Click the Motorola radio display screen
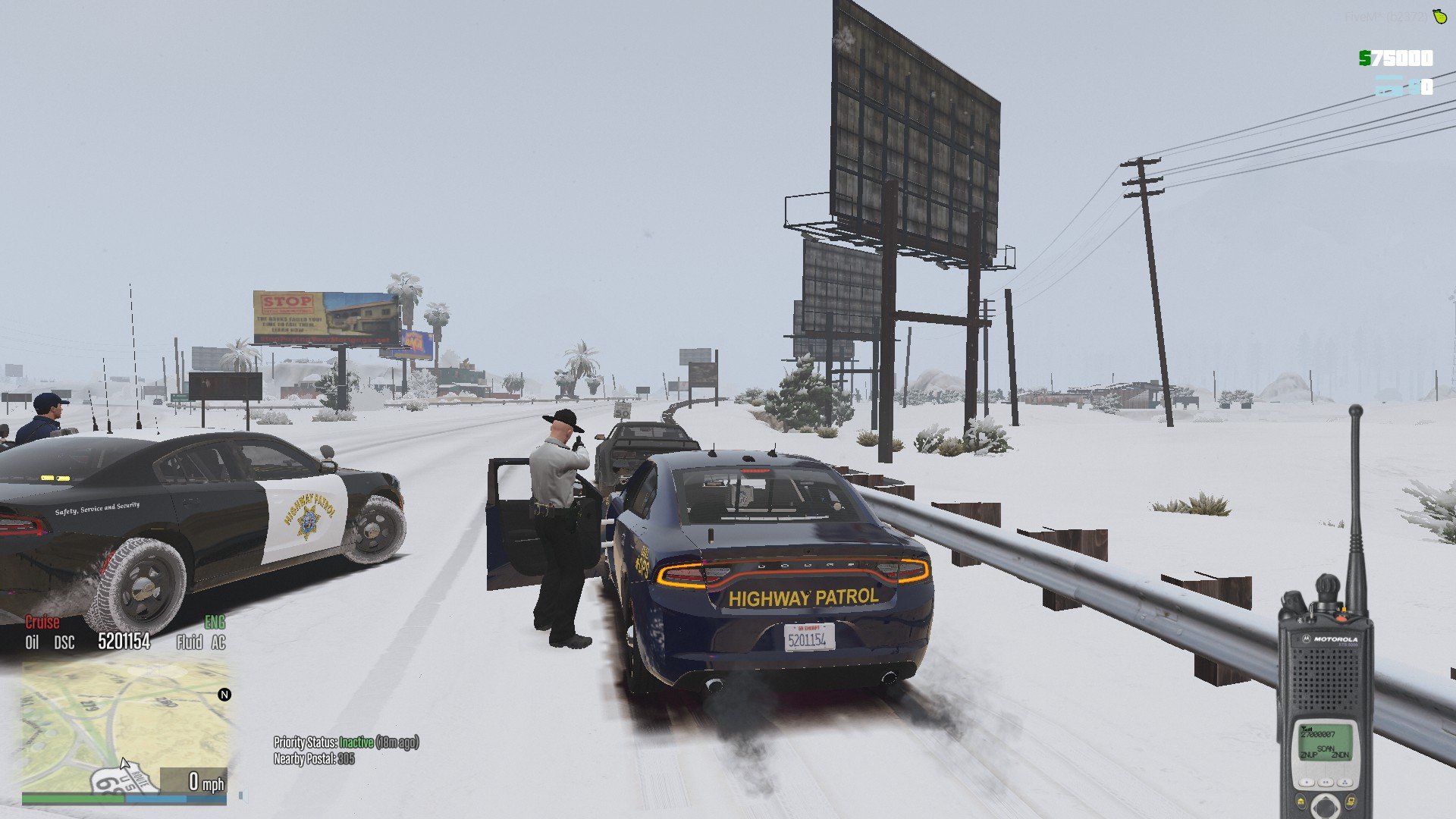This screenshot has height=819, width=1456. pyautogui.click(x=1325, y=742)
